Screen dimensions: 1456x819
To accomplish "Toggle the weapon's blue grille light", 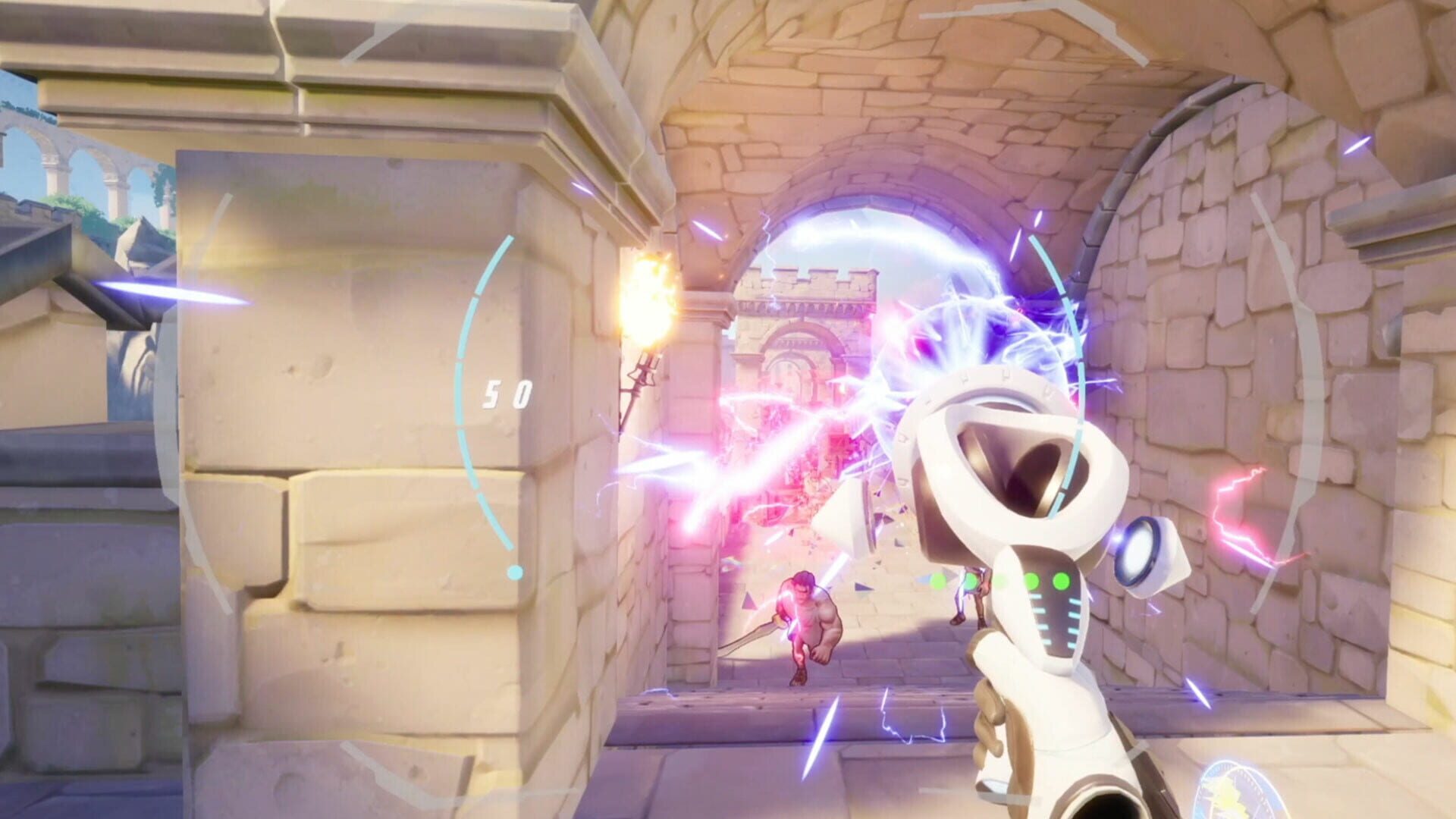I will (x=1054, y=622).
